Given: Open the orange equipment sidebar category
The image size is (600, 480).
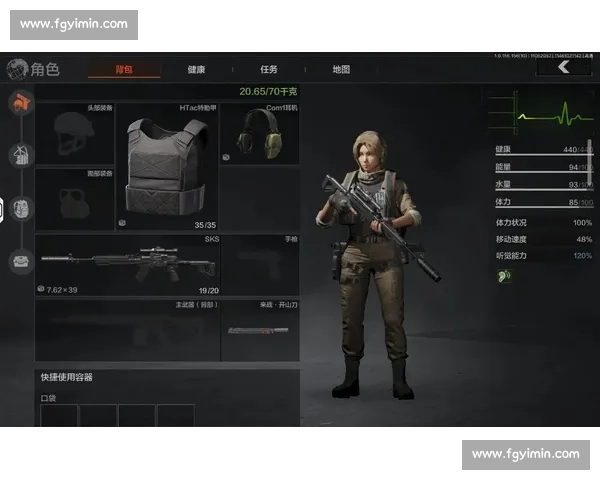Looking at the screenshot, I should 20,101.
